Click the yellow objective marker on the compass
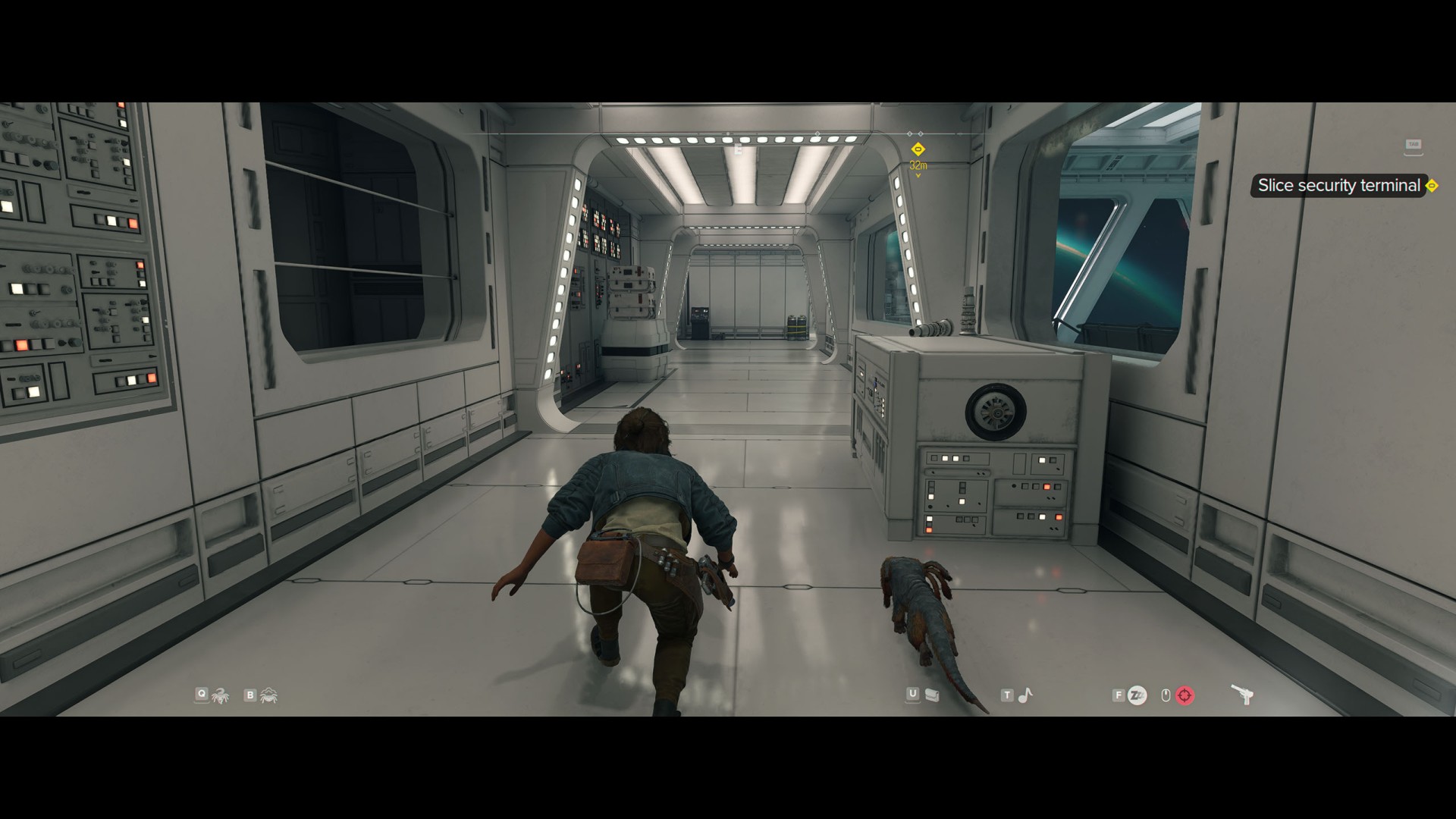The width and height of the screenshot is (1456, 819). (x=918, y=149)
